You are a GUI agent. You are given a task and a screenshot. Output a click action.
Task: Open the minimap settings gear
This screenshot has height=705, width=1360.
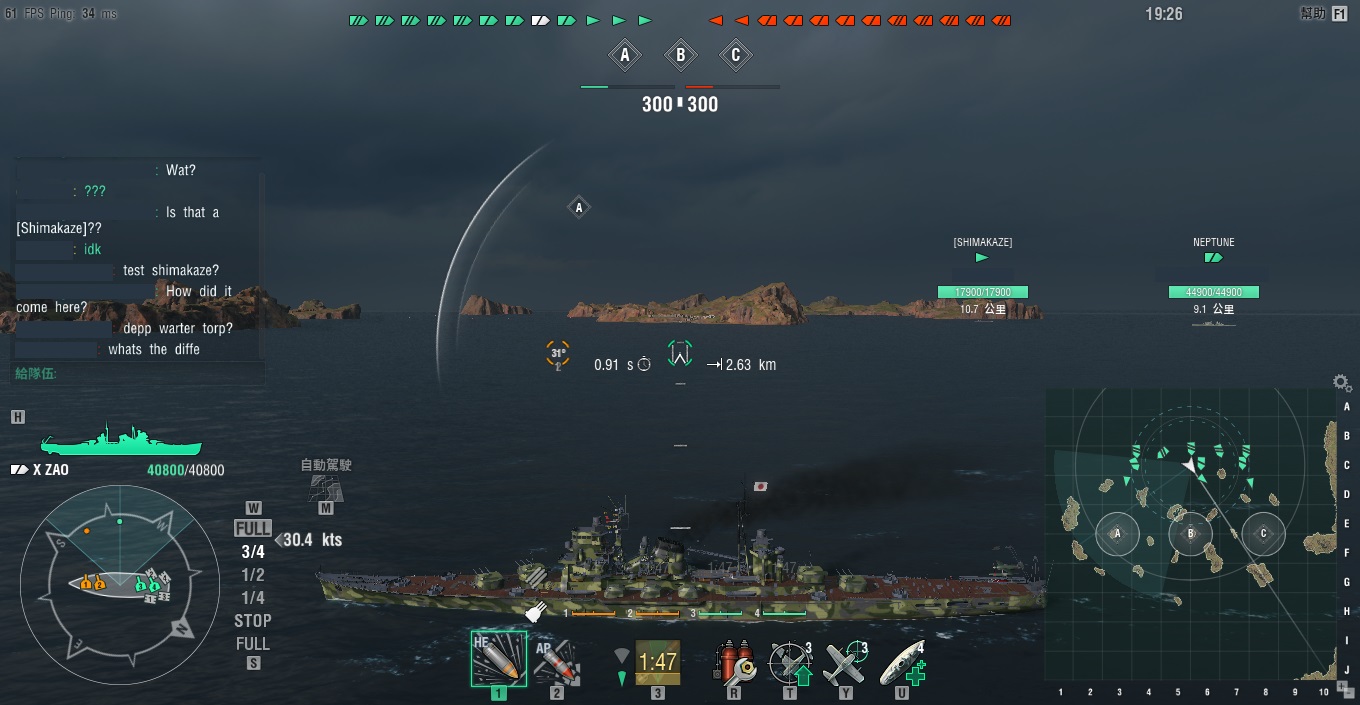point(1341,382)
